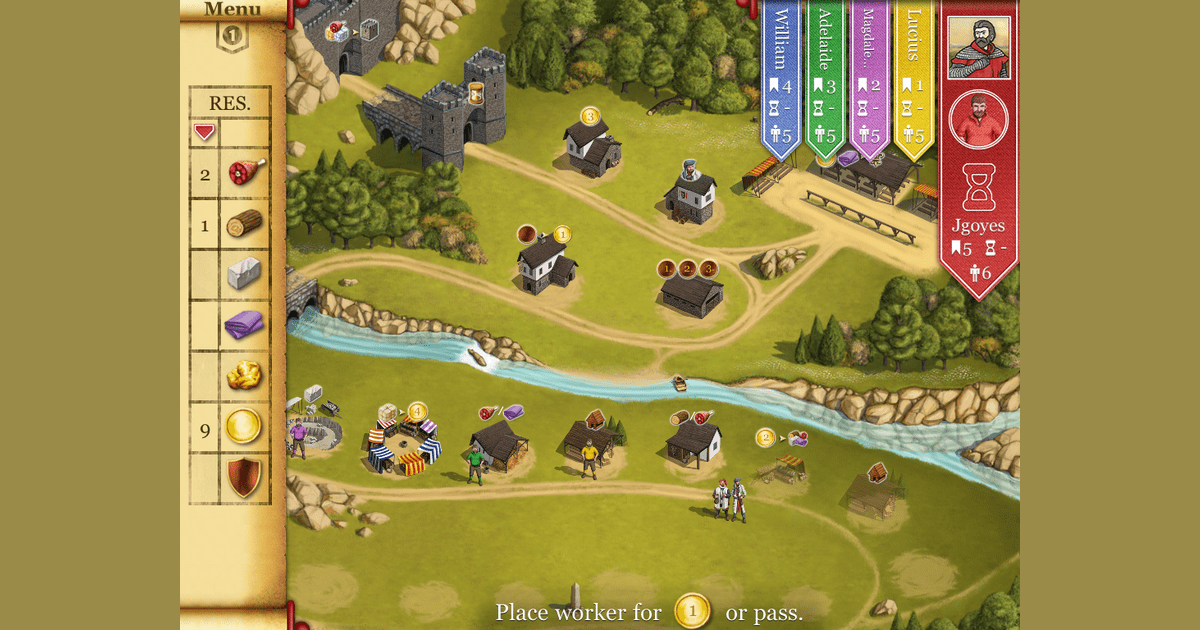The height and width of the screenshot is (630, 1200).
Task: Click the wood resource row
Action: coord(230,225)
